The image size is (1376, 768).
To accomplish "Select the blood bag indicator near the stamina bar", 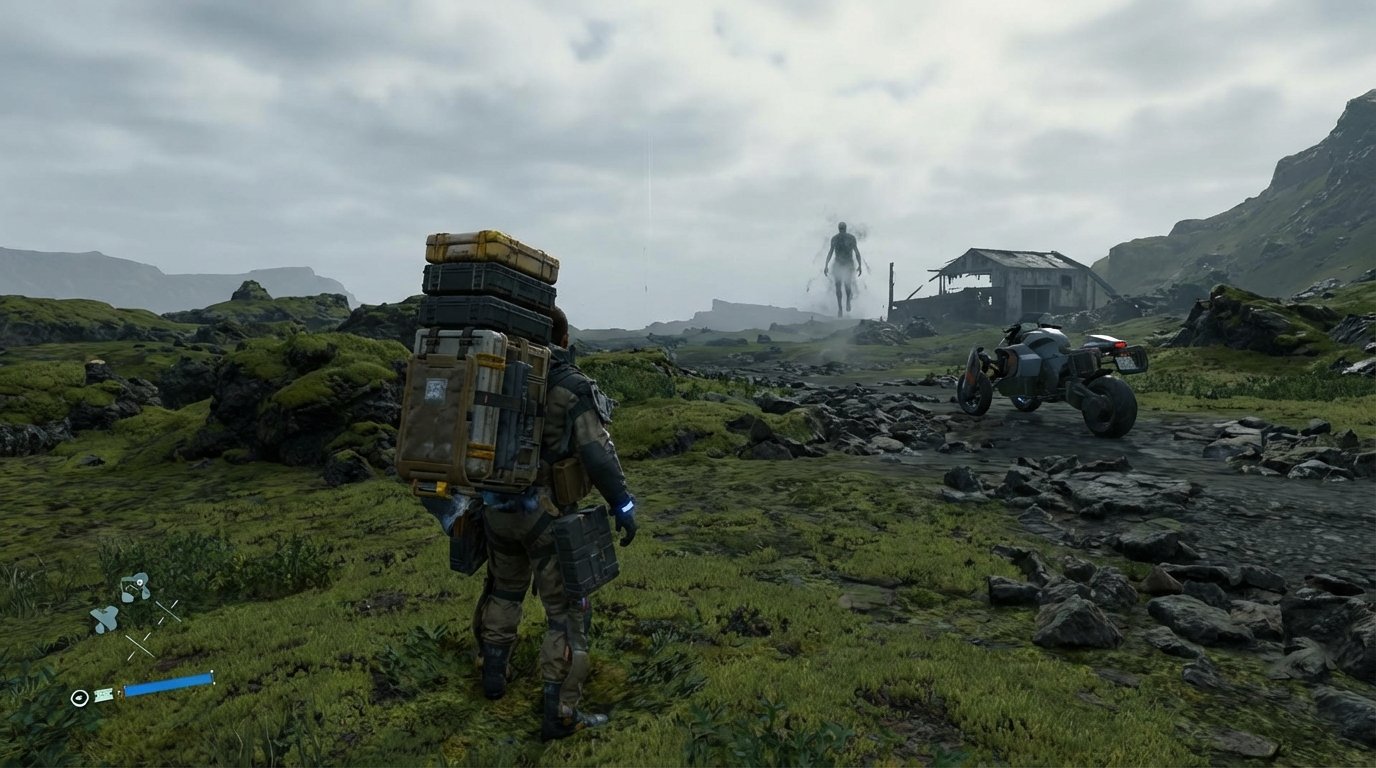I will tap(103, 696).
